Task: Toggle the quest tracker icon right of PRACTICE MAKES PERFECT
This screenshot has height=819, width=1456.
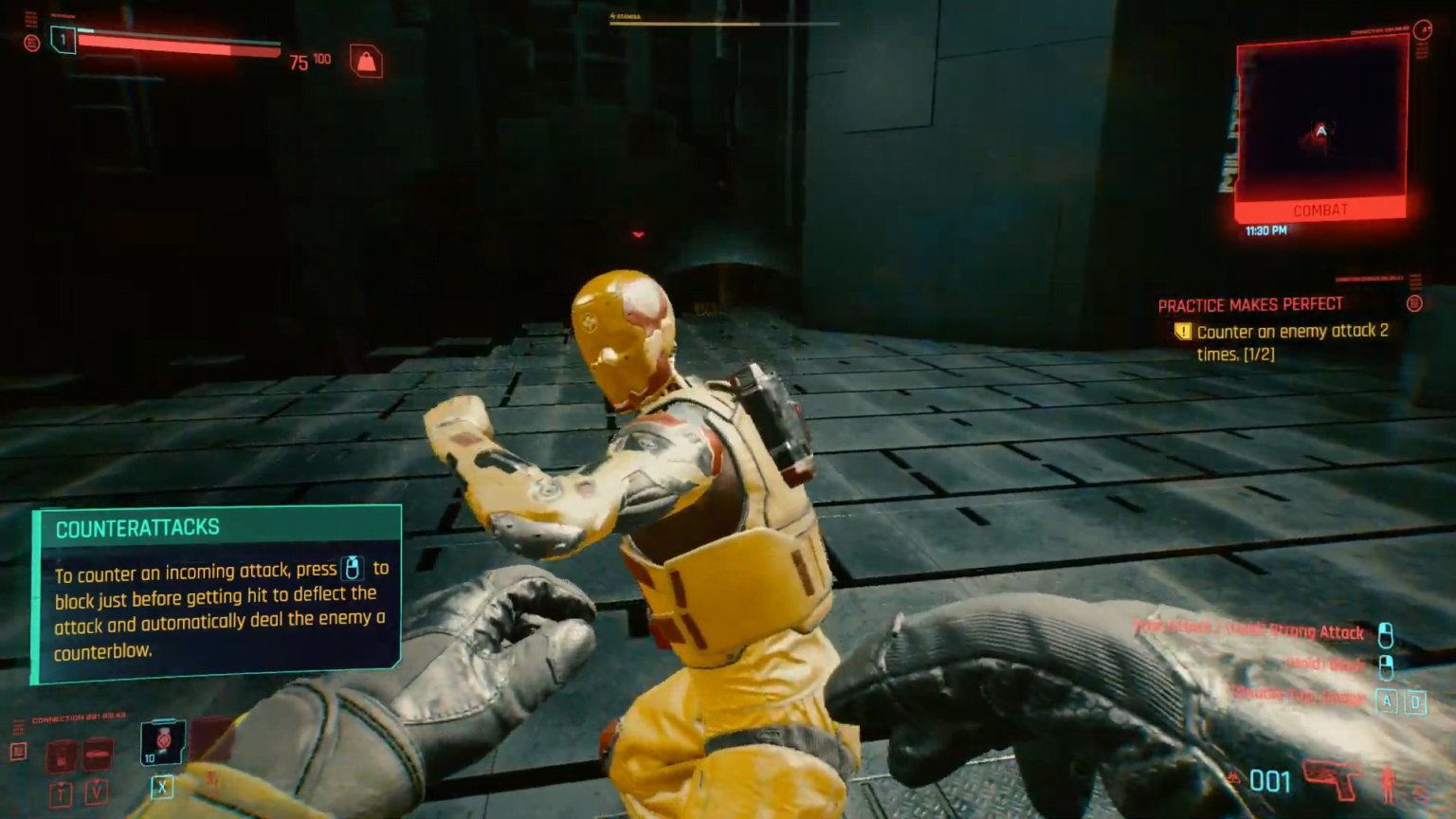Action: [1412, 304]
